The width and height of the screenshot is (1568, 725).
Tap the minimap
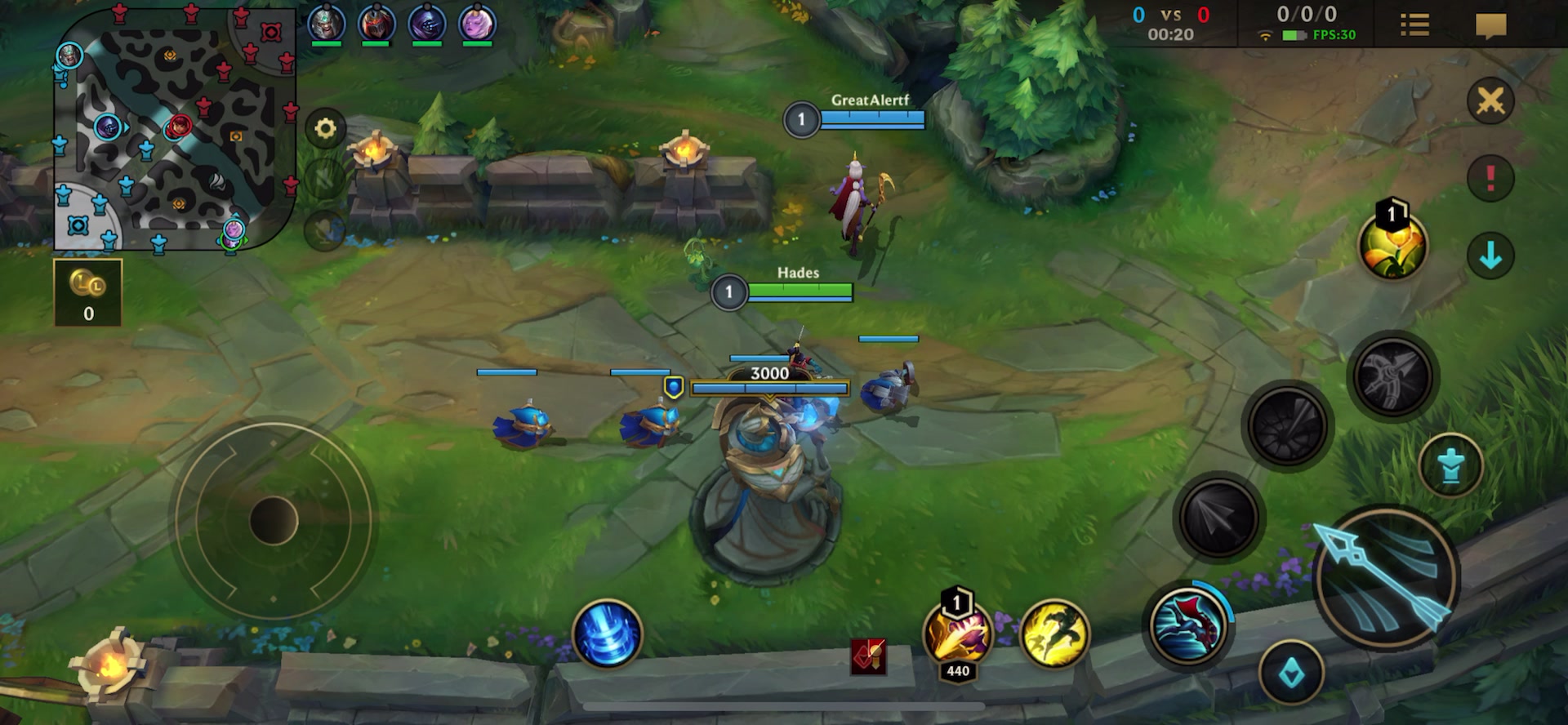click(175, 128)
